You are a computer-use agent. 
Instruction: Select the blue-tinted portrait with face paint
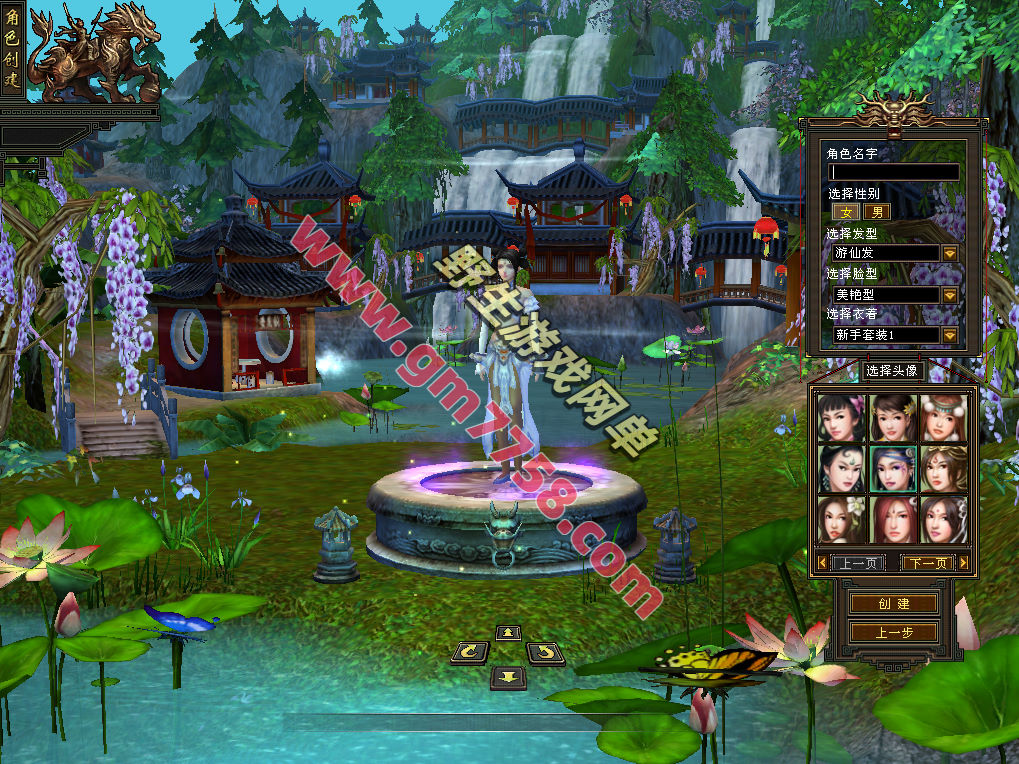[x=893, y=468]
